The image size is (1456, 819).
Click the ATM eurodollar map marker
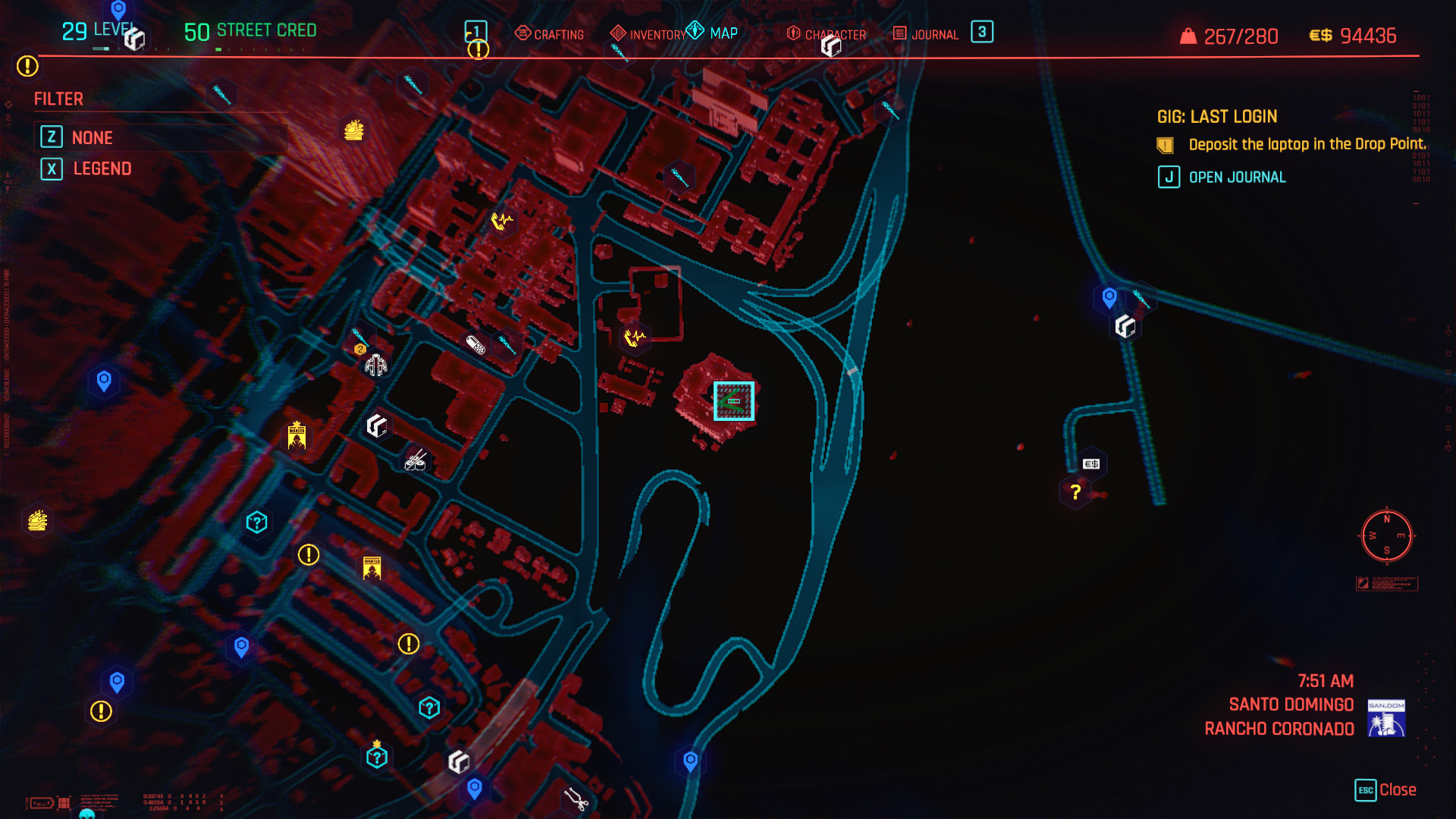(x=1091, y=463)
